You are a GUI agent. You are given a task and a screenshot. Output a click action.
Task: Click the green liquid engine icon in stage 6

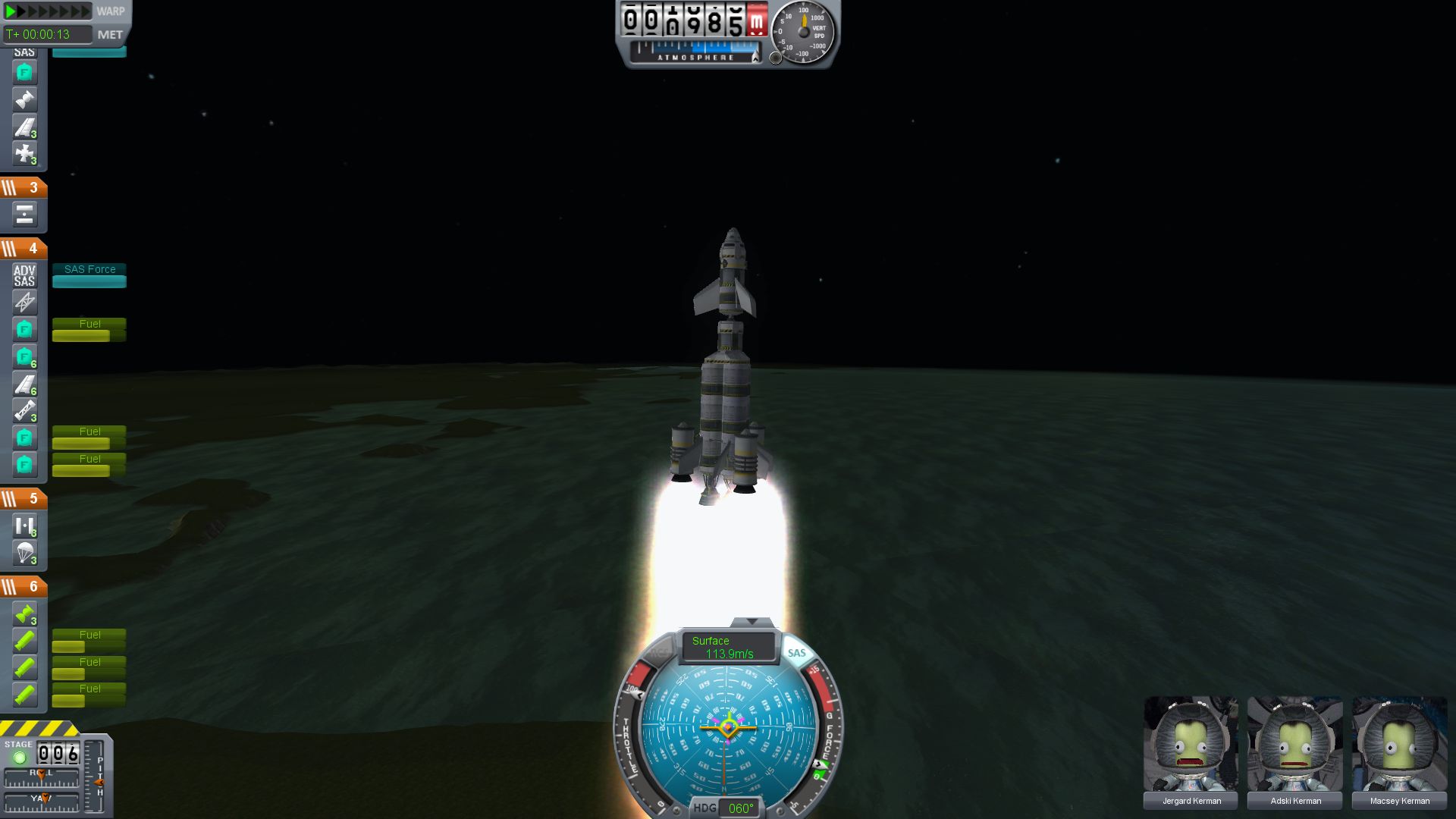24,613
